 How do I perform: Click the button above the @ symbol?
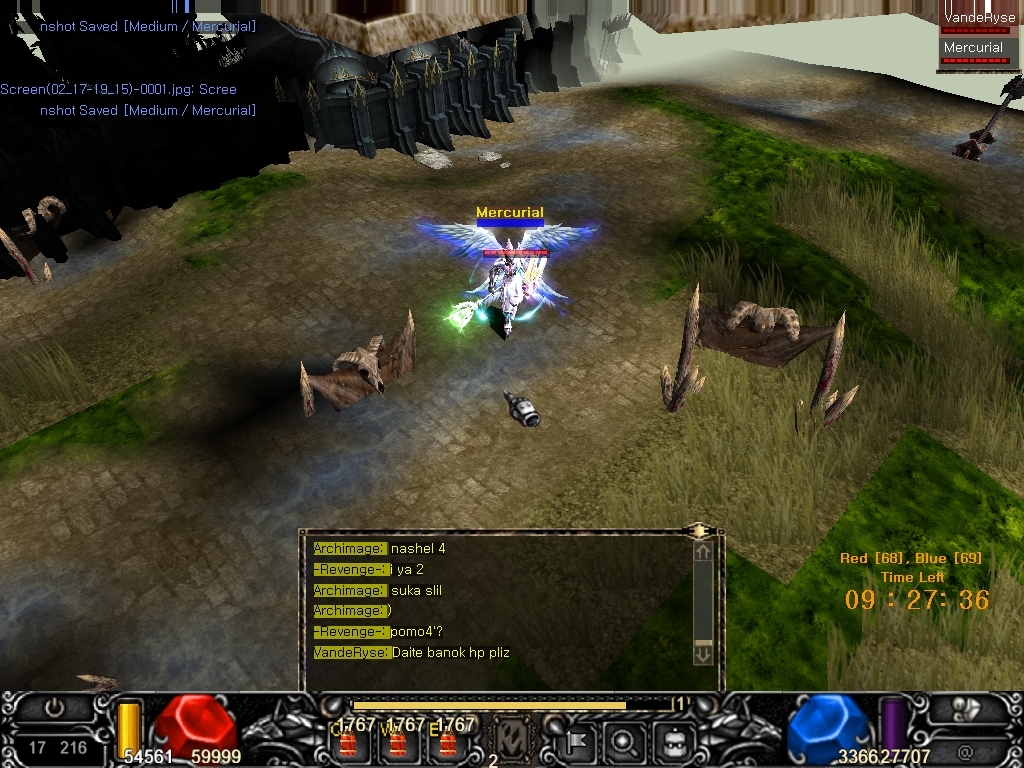[964, 708]
